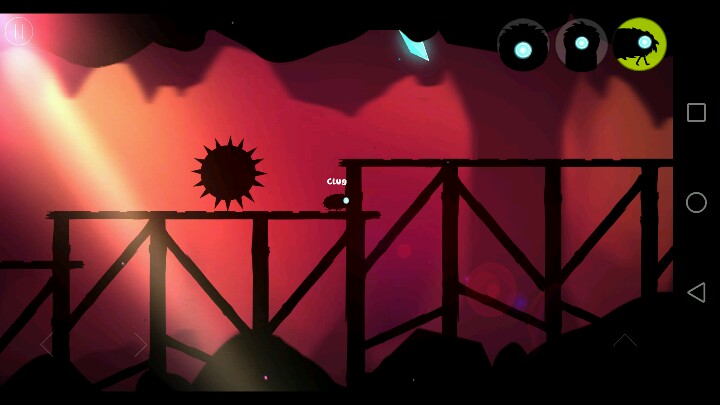Tap the Android recent apps square button
Screen dimensions: 720x405
coord(696,113)
